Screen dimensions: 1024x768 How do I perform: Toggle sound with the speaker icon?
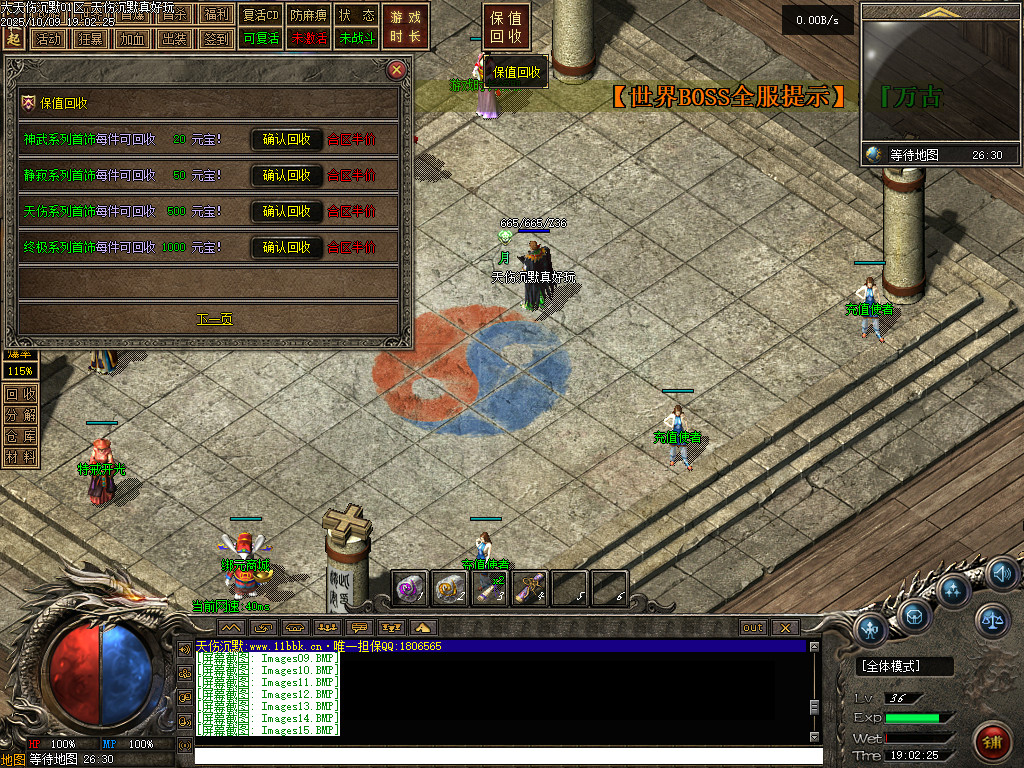1001,574
